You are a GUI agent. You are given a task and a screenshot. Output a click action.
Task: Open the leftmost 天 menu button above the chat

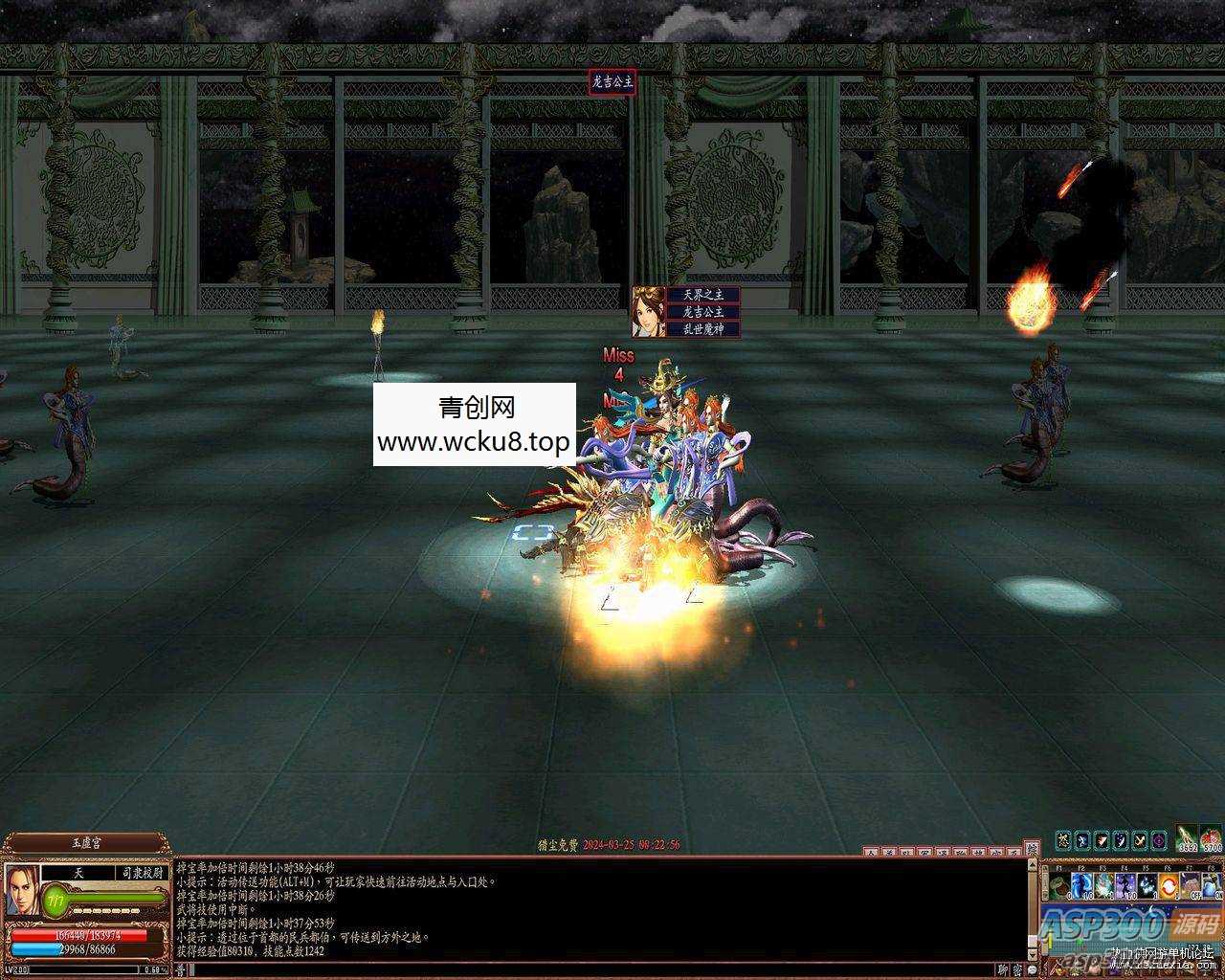(x=870, y=850)
